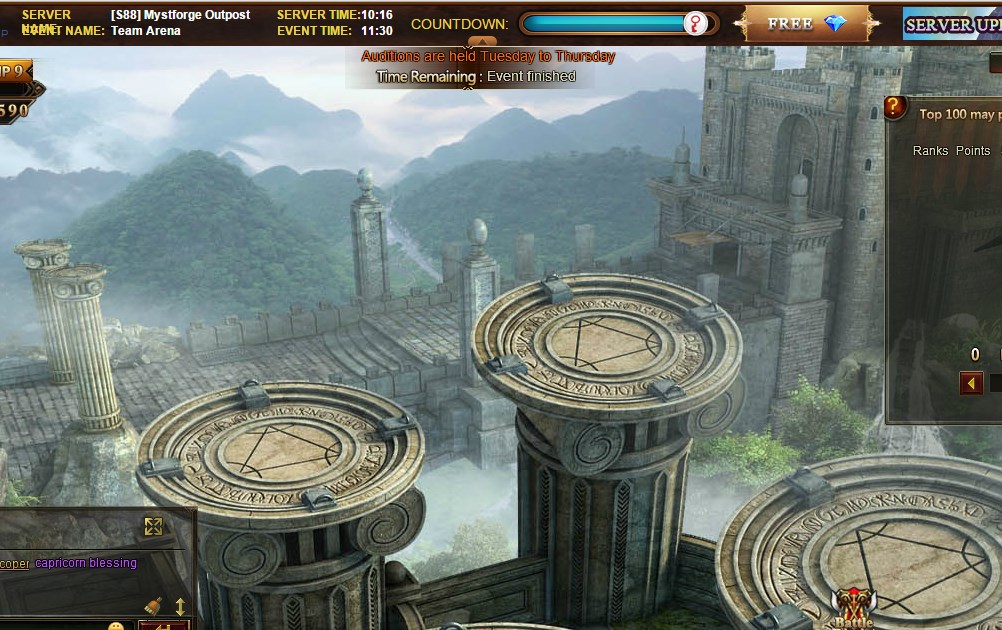
Task: Clear chat using the broom icon
Action: [153, 606]
